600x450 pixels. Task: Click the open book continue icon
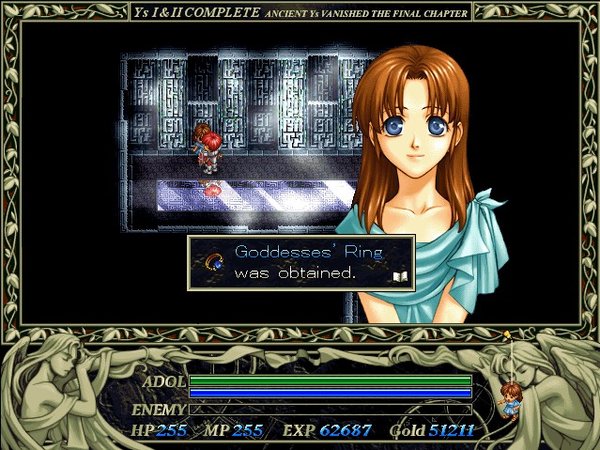399,275
